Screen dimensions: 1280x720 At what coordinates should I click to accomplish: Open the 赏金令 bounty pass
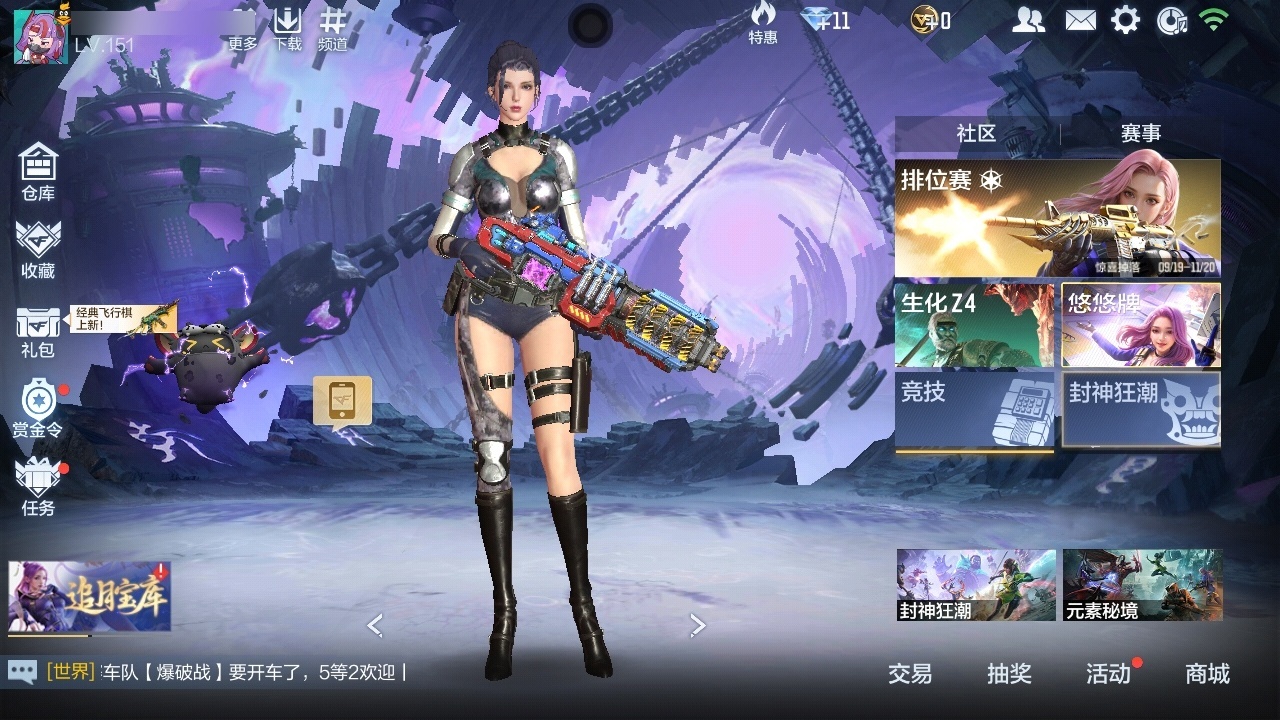pos(38,408)
